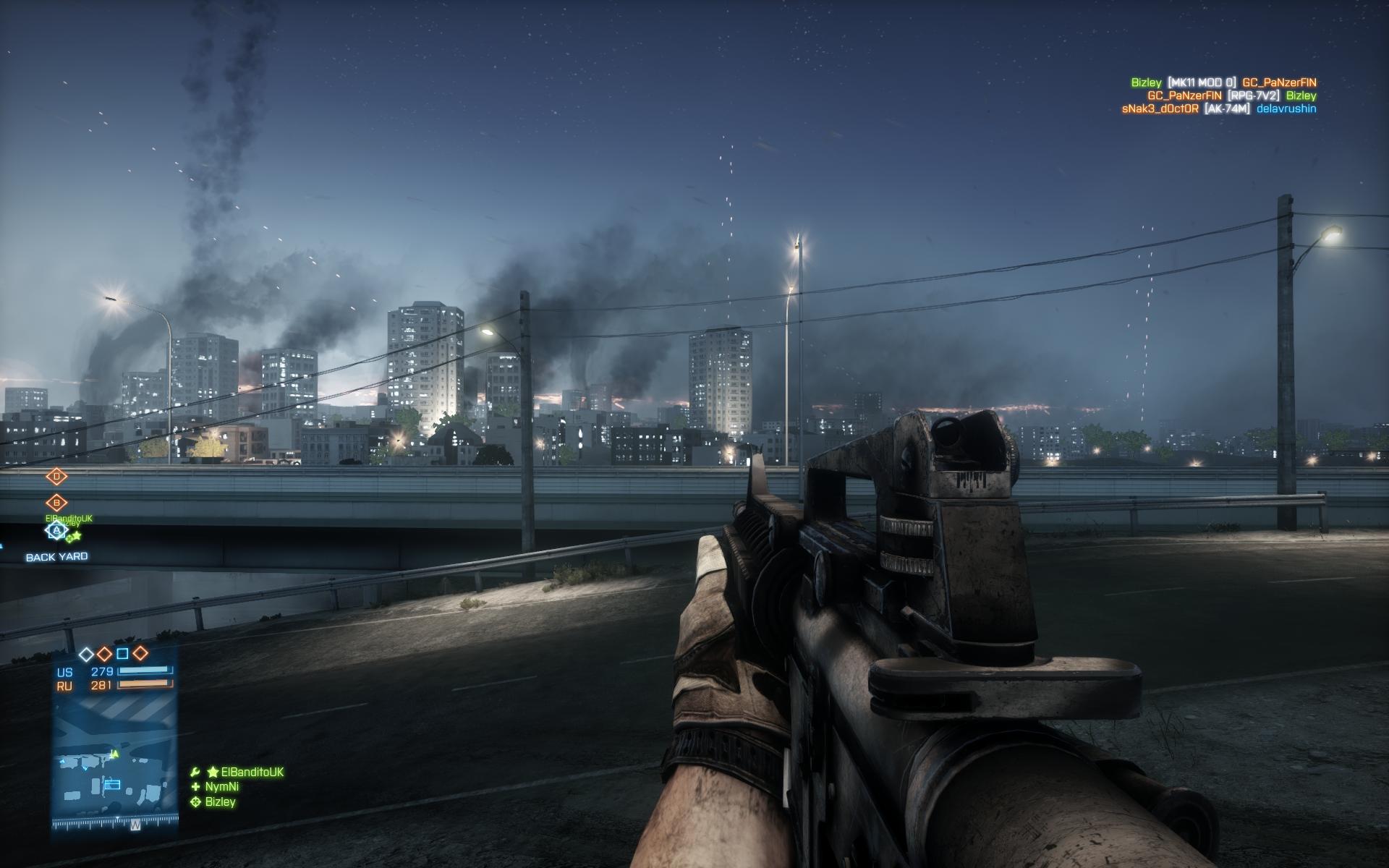The image size is (1389, 868).
Task: Click the white diamond flag status icon
Action: (x=86, y=654)
